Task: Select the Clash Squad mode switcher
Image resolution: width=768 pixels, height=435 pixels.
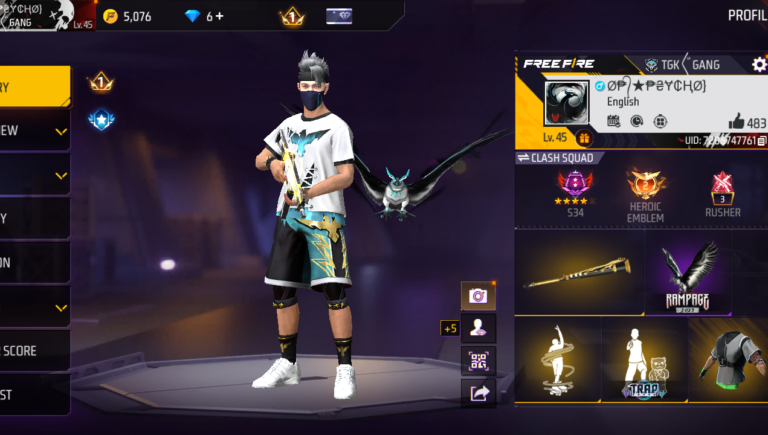Action: coord(556,158)
